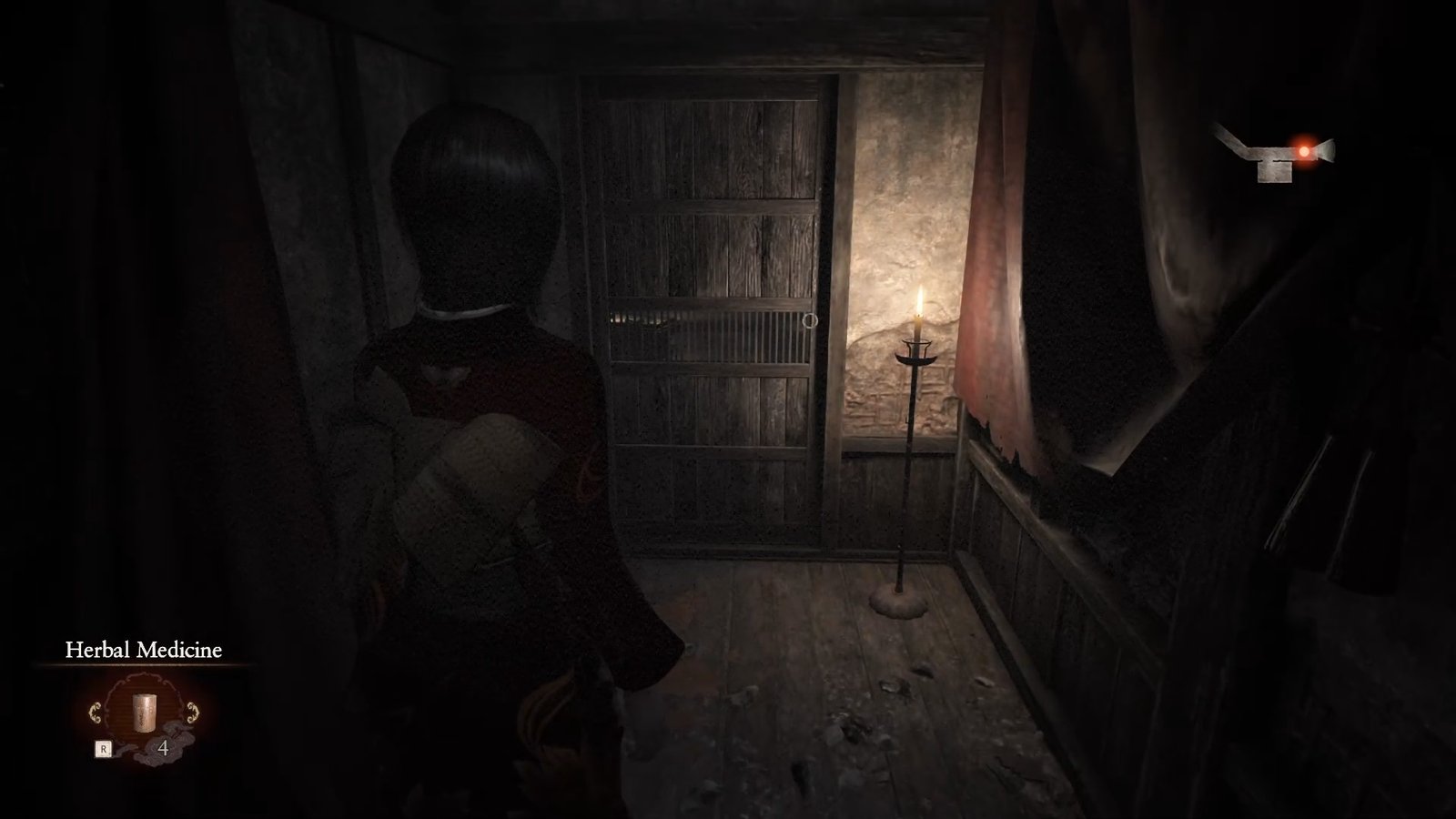Click the item count number 4
This screenshot has width=1456, height=819.
(162, 746)
